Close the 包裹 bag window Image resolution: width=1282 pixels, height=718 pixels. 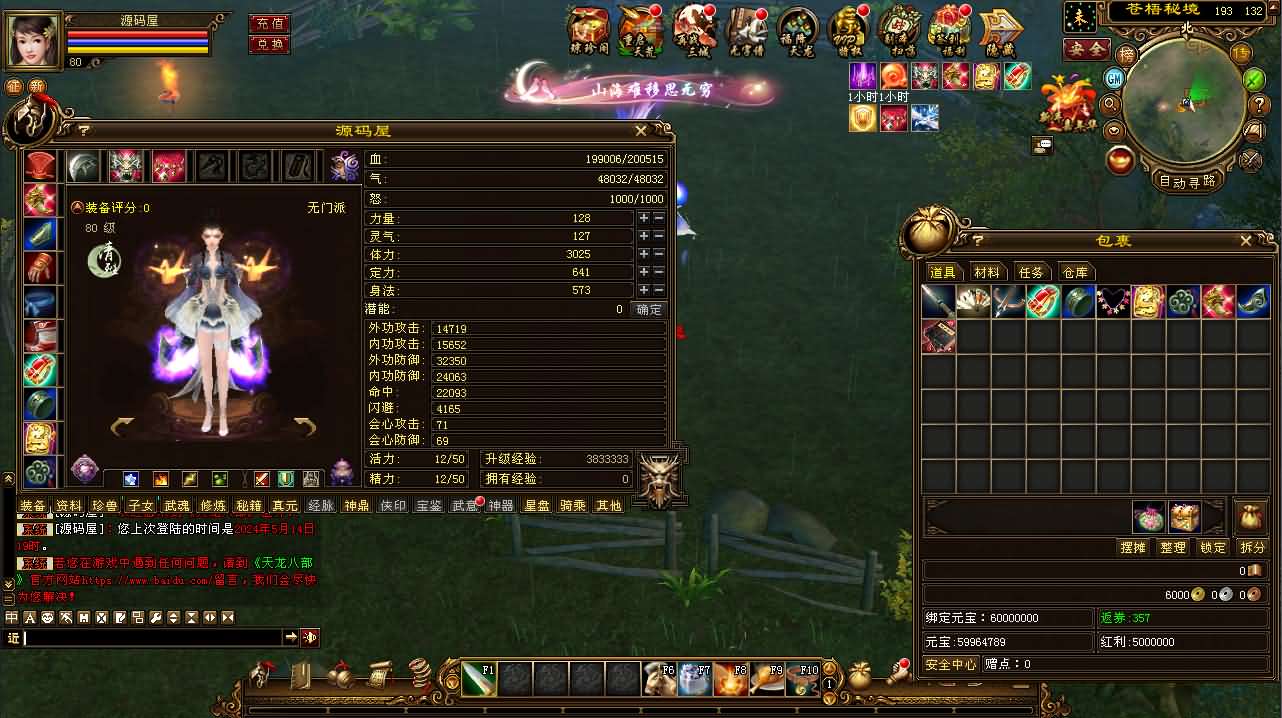(1245, 241)
